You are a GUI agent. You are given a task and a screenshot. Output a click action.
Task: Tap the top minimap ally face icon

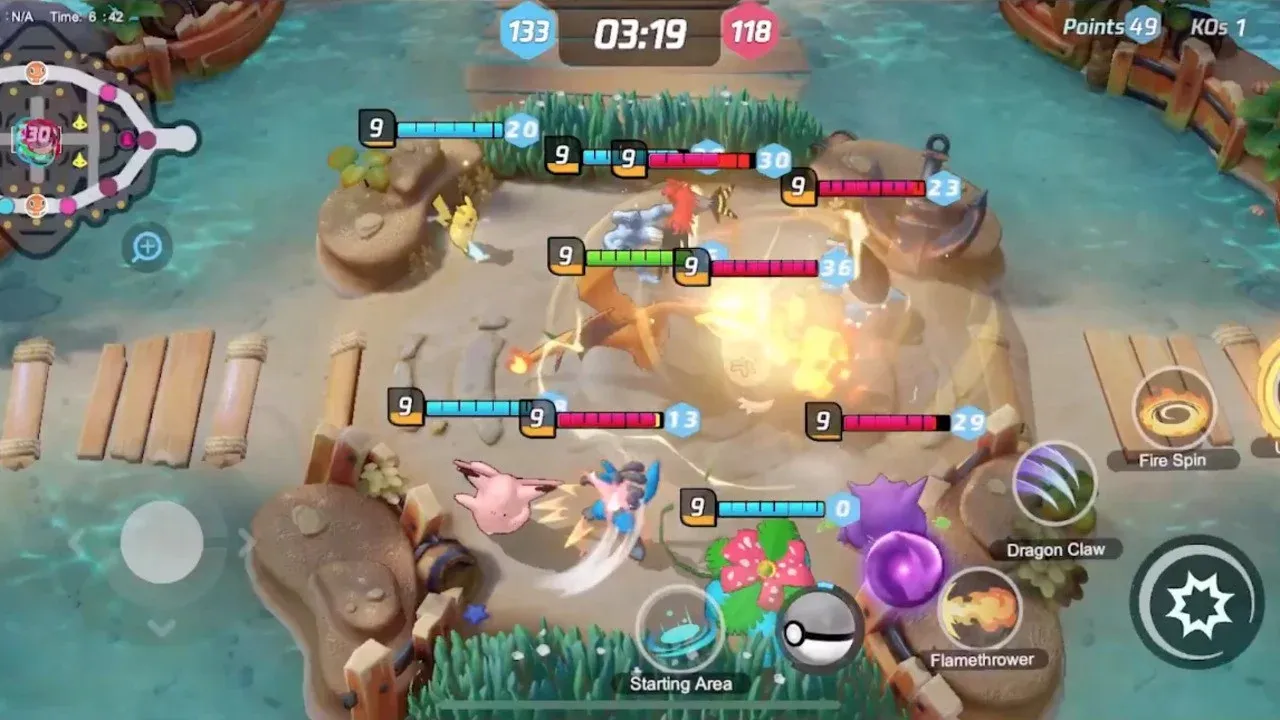(x=35, y=72)
